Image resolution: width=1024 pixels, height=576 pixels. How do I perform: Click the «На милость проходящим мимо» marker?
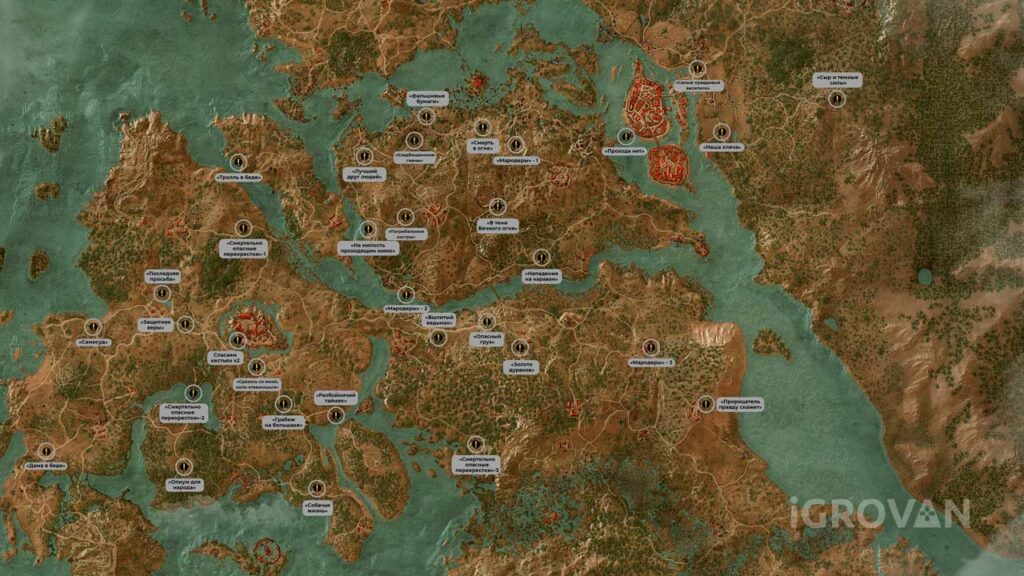(x=368, y=230)
